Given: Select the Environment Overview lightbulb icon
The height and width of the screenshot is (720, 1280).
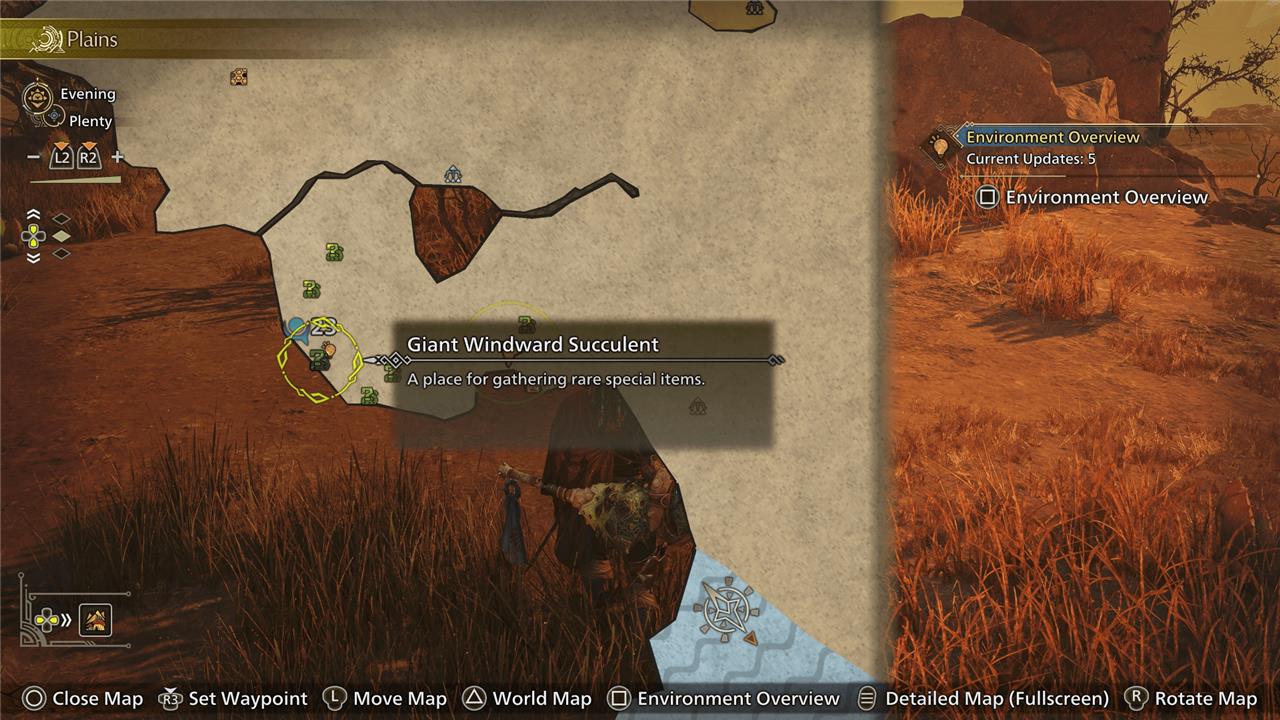Looking at the screenshot, I should [x=940, y=146].
